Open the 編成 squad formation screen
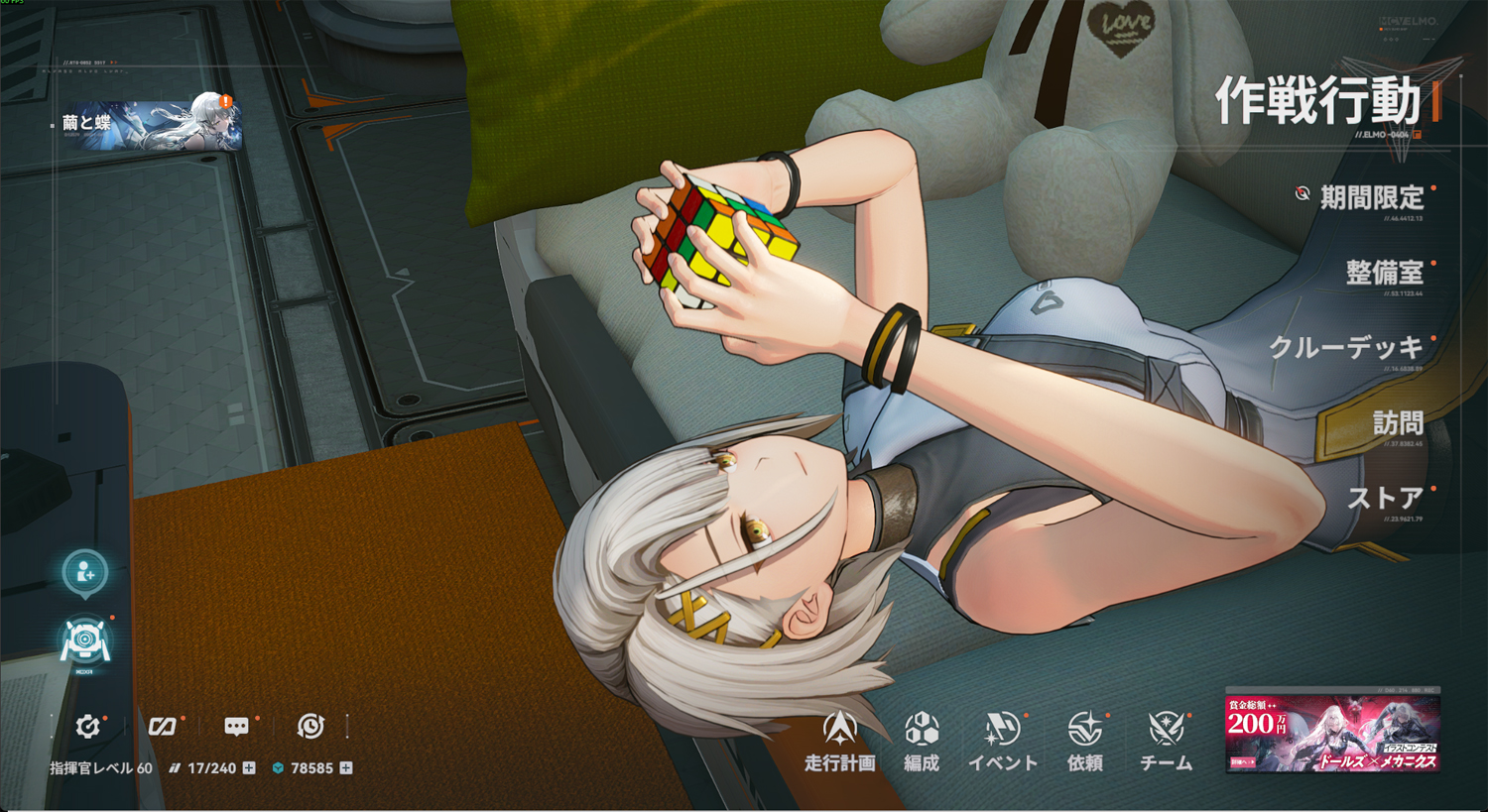Viewport: 1488px width, 812px height. [x=922, y=741]
